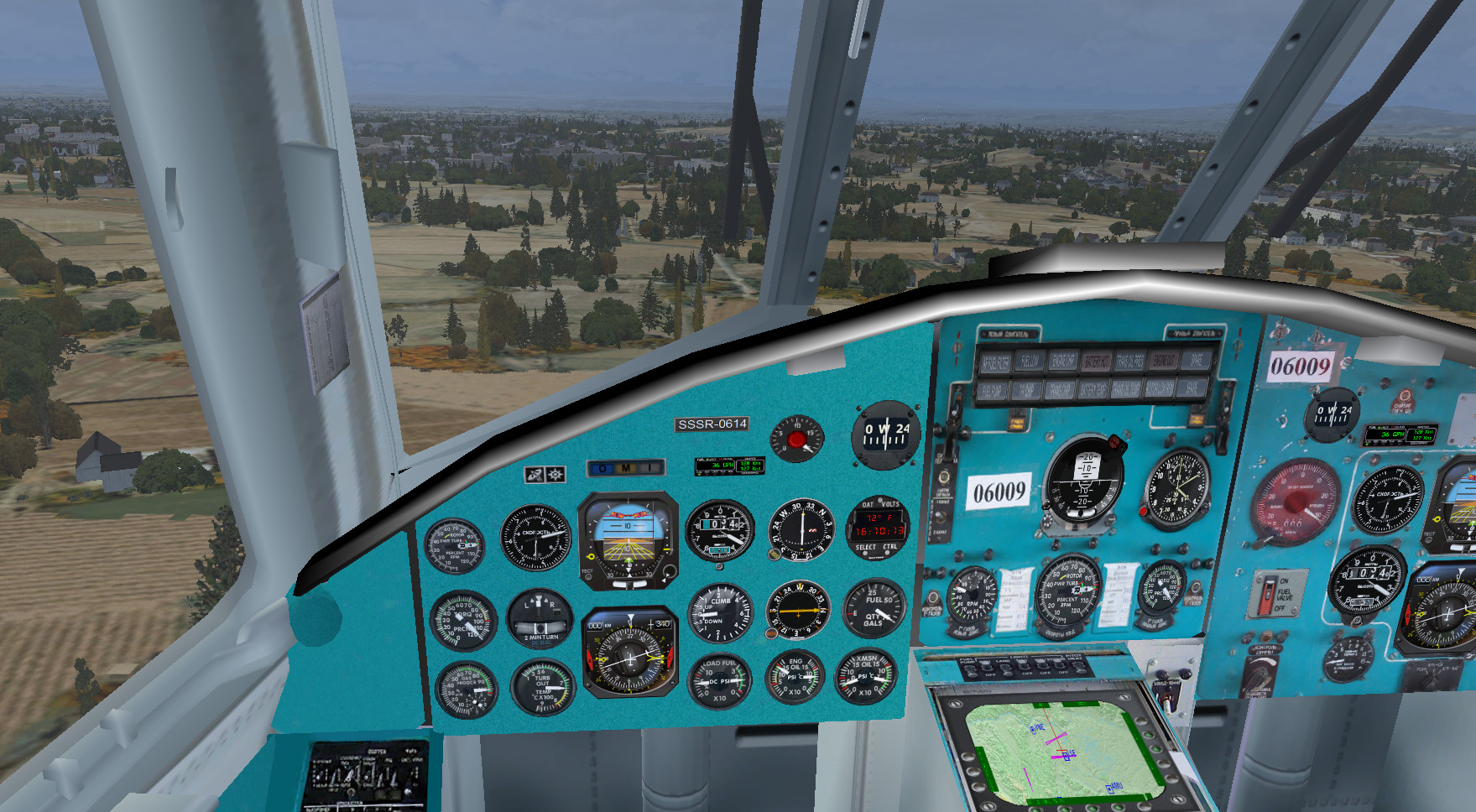The width and height of the screenshot is (1476, 812).
Task: Click the LOAD FUEL DC PSI gauge
Action: [719, 680]
